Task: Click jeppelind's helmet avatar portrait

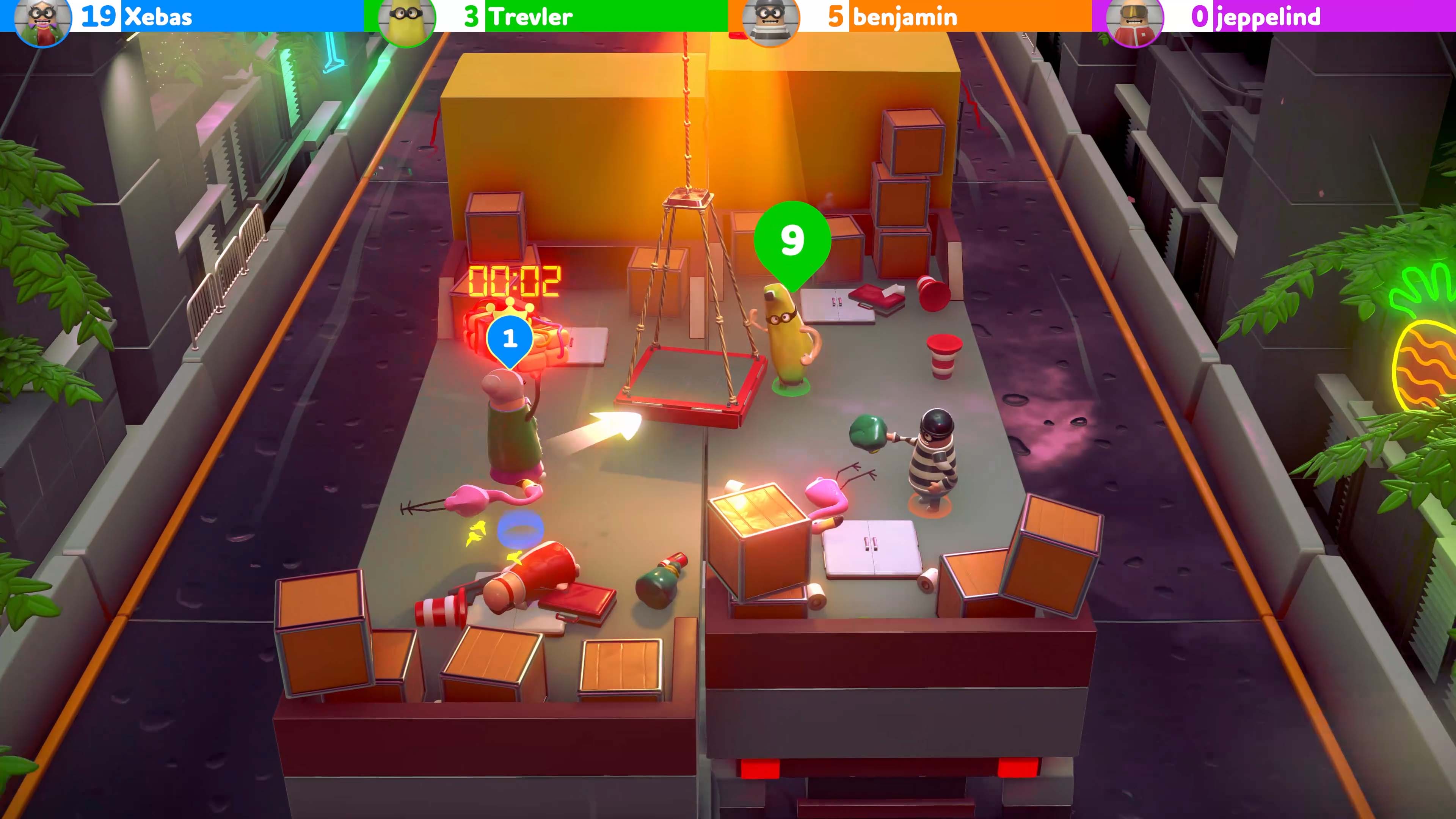Action: (x=1135, y=17)
